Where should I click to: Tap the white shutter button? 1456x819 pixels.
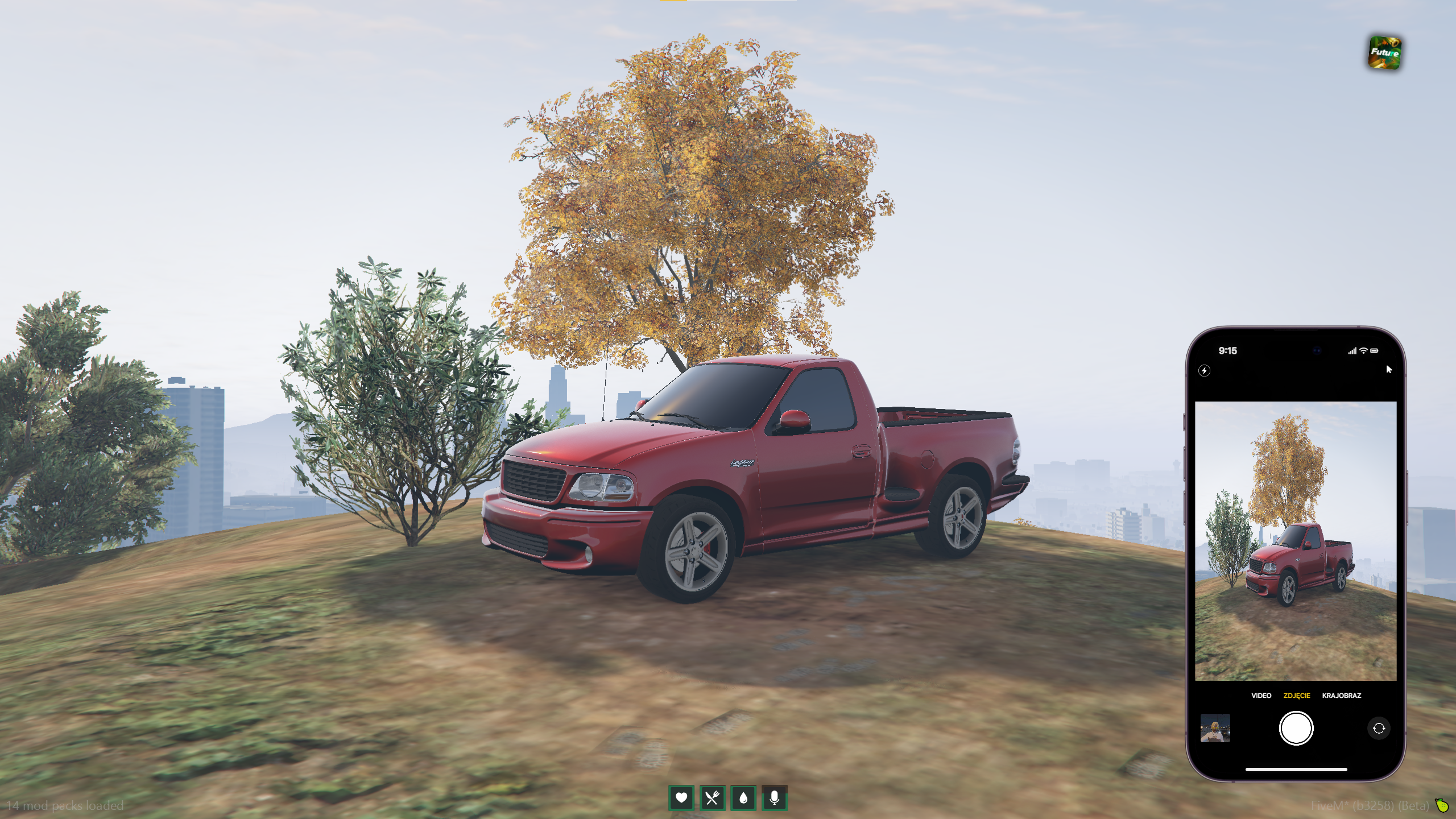(1296, 728)
